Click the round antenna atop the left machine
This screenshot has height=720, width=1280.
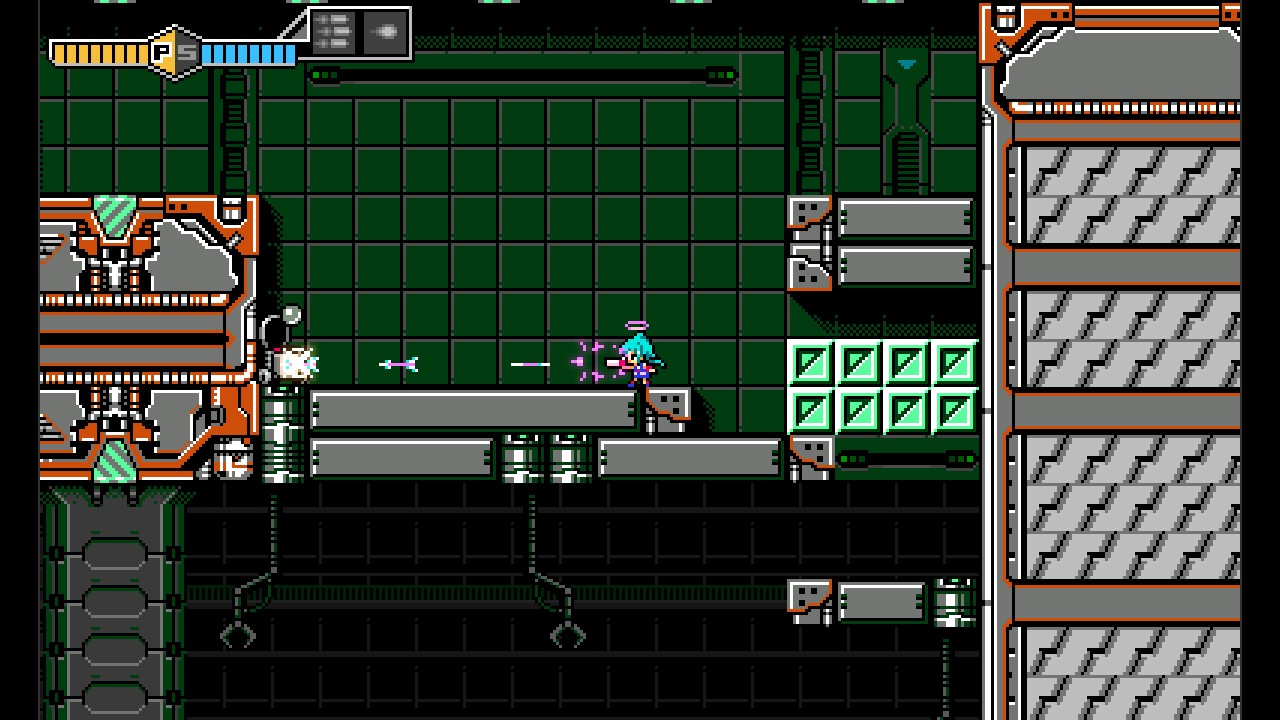pyautogui.click(x=291, y=313)
